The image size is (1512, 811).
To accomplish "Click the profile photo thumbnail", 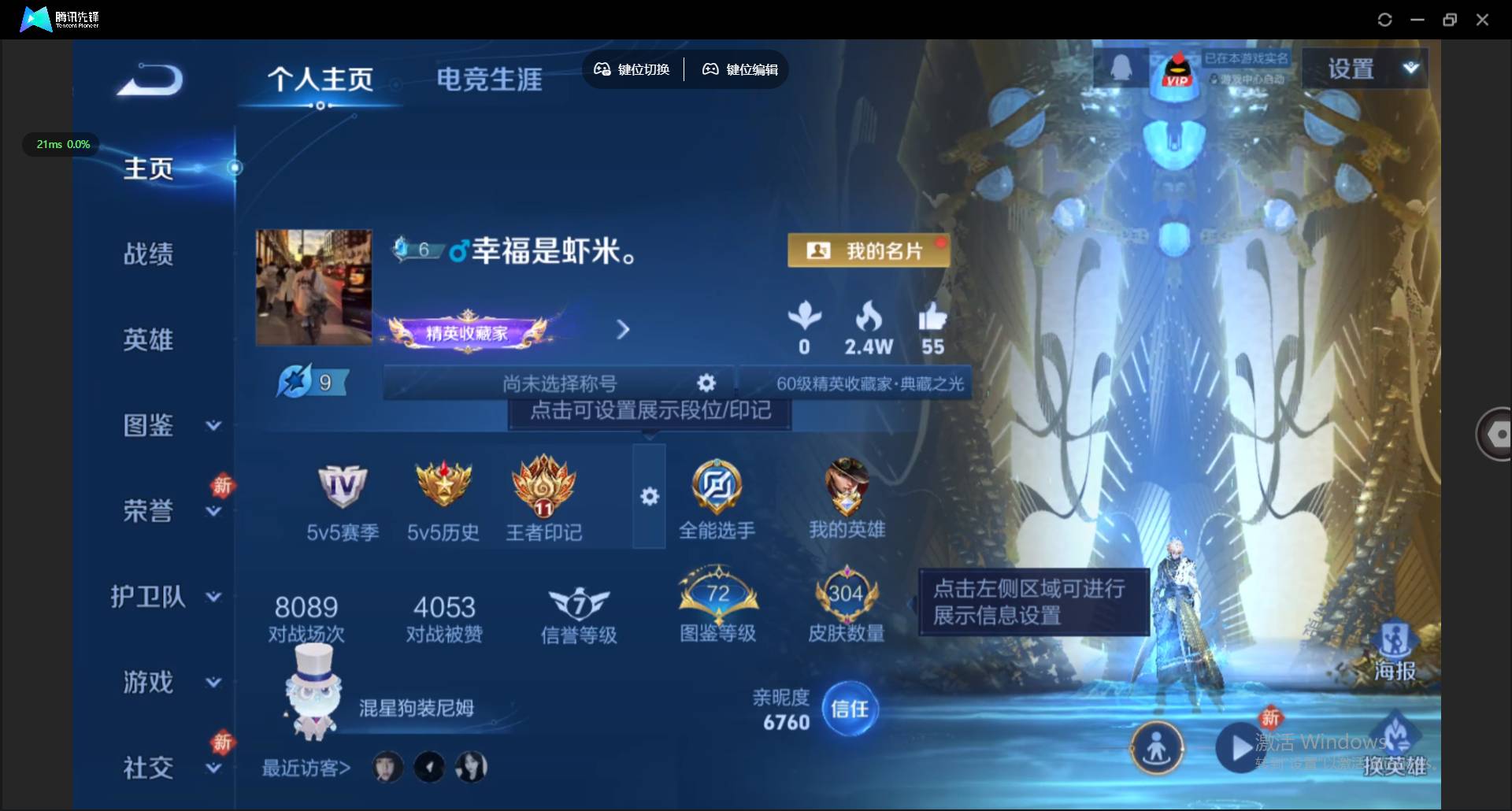I will pyautogui.click(x=313, y=287).
